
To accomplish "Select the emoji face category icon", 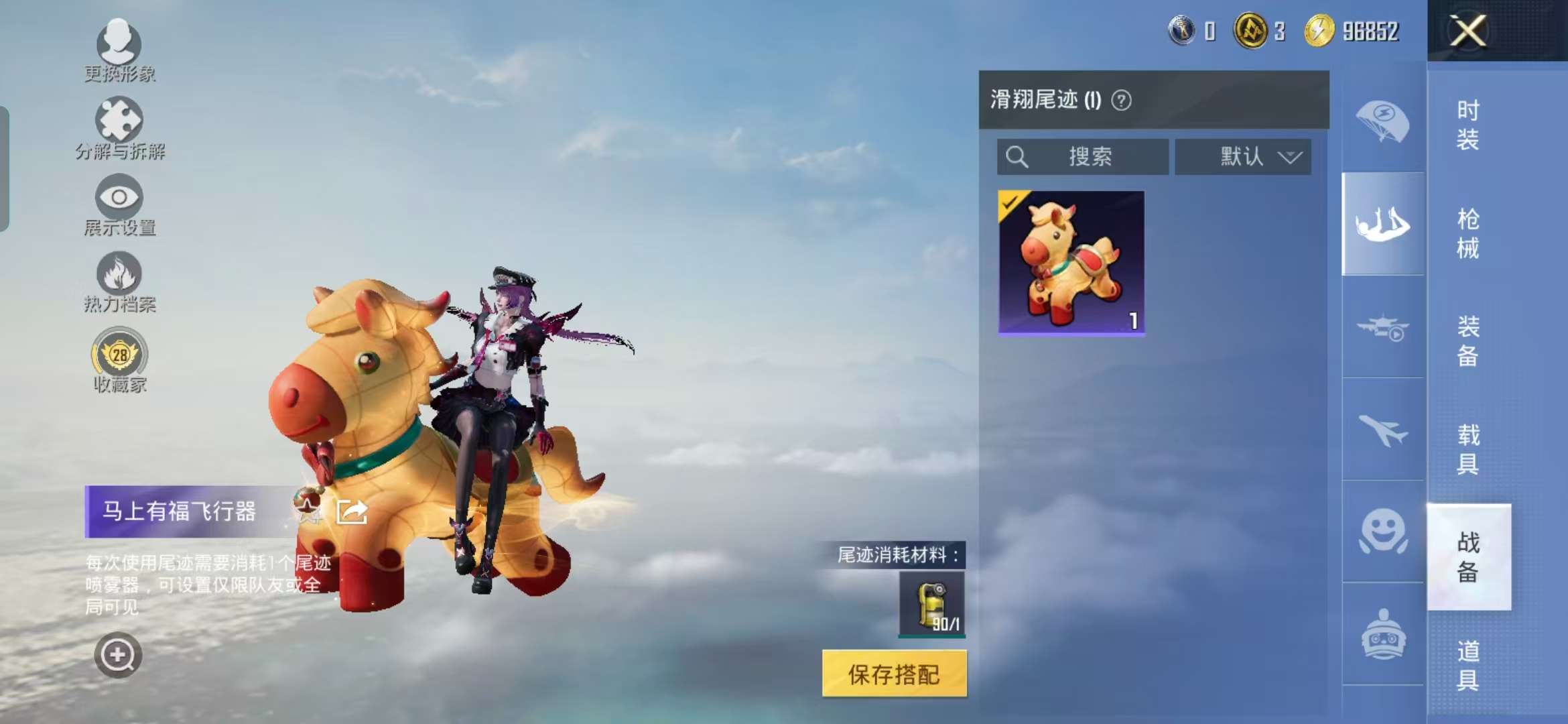I will pos(1382,530).
